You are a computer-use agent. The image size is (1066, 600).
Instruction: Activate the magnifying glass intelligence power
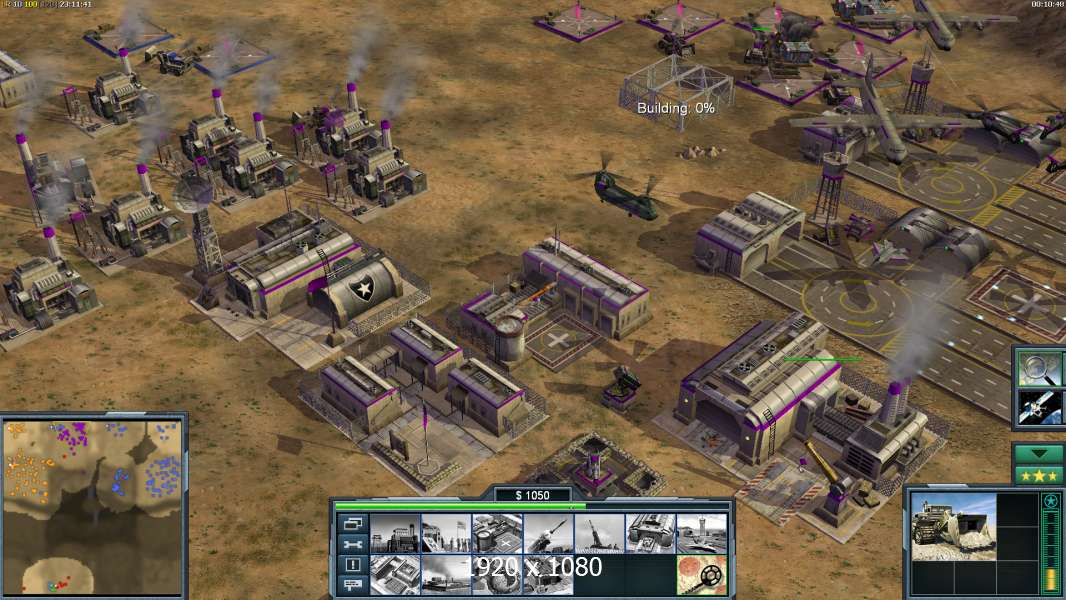pyautogui.click(x=1039, y=369)
